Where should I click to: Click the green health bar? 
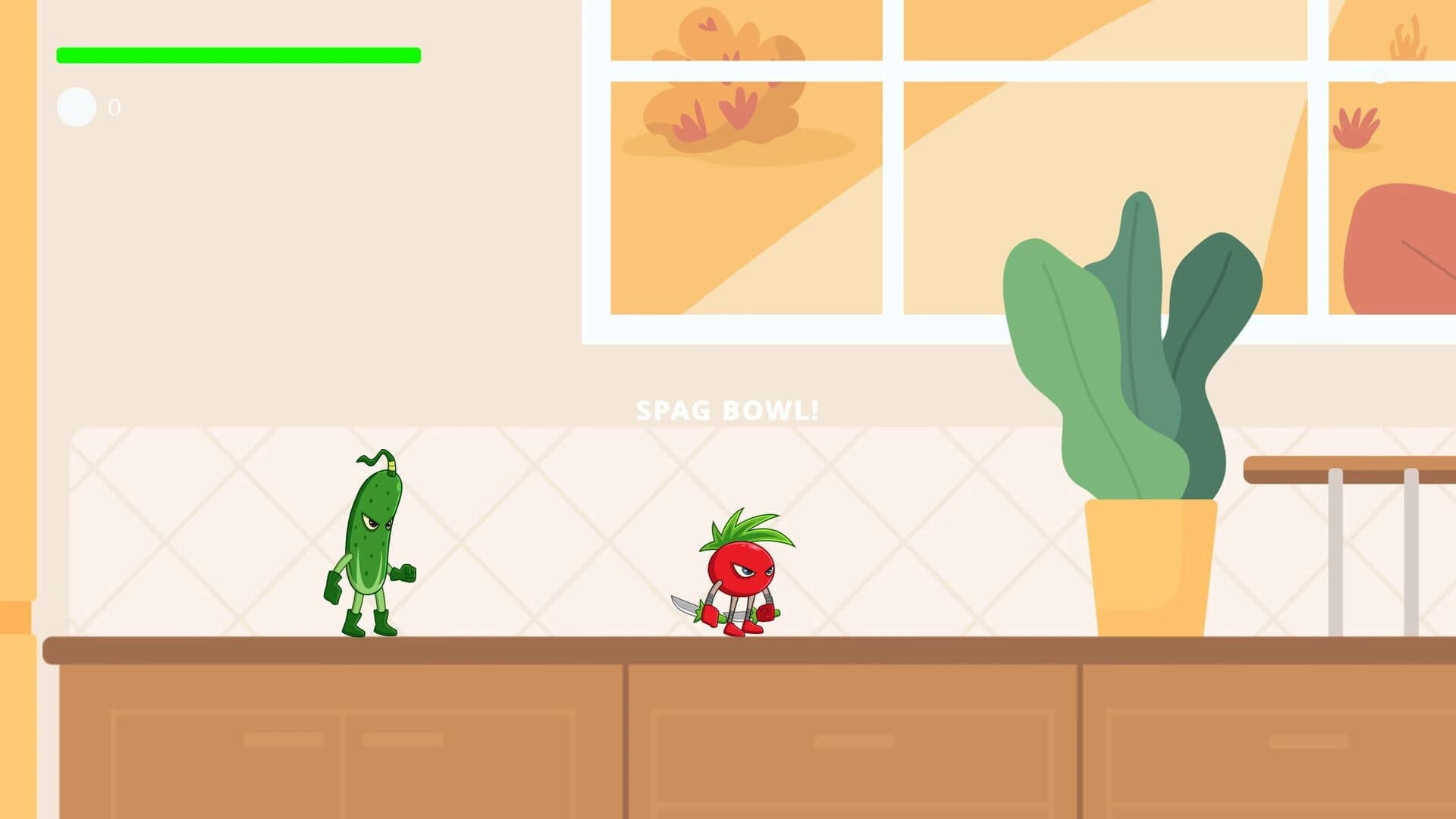[239, 53]
